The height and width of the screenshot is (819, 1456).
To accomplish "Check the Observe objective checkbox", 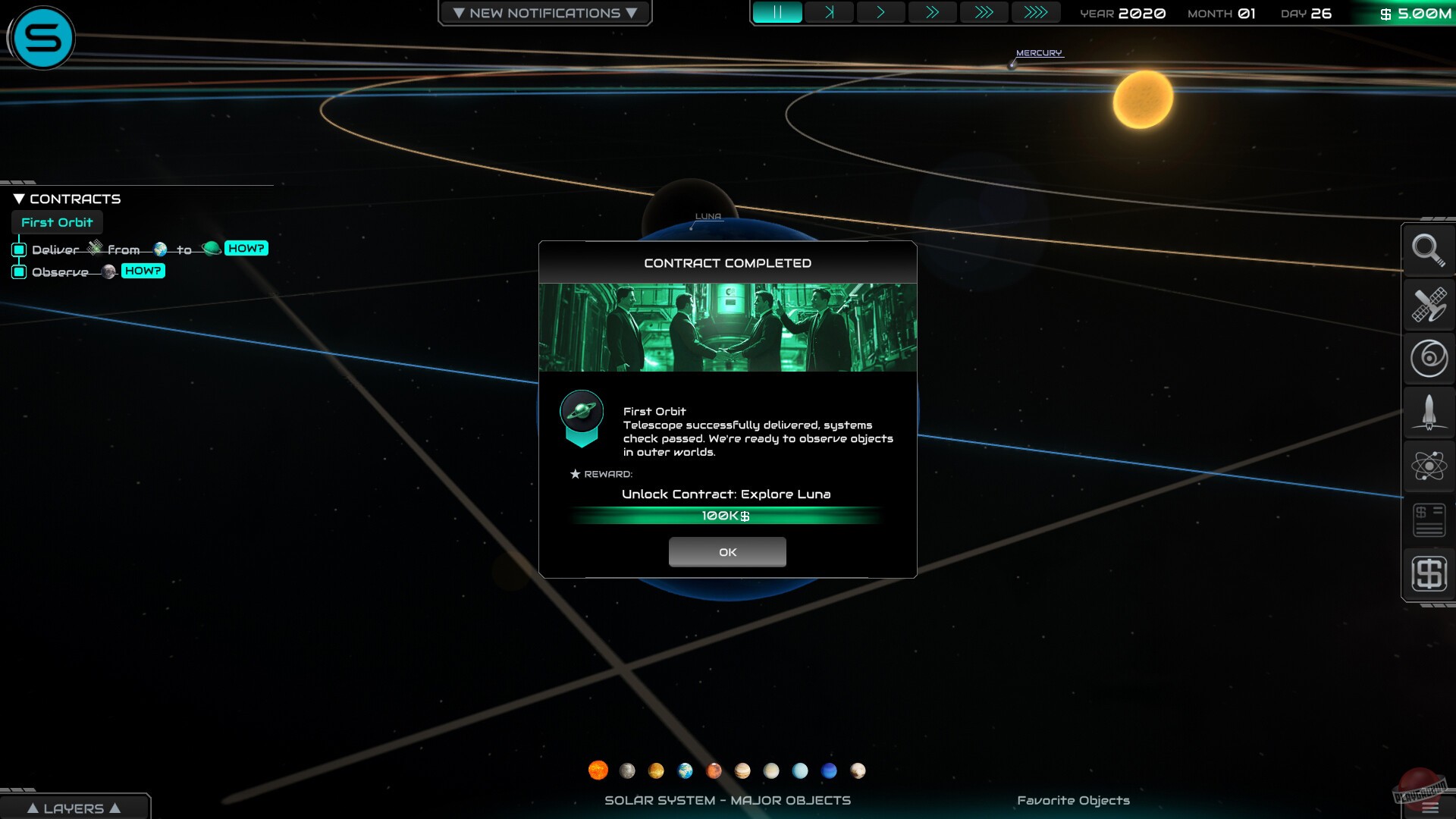I will click(19, 271).
